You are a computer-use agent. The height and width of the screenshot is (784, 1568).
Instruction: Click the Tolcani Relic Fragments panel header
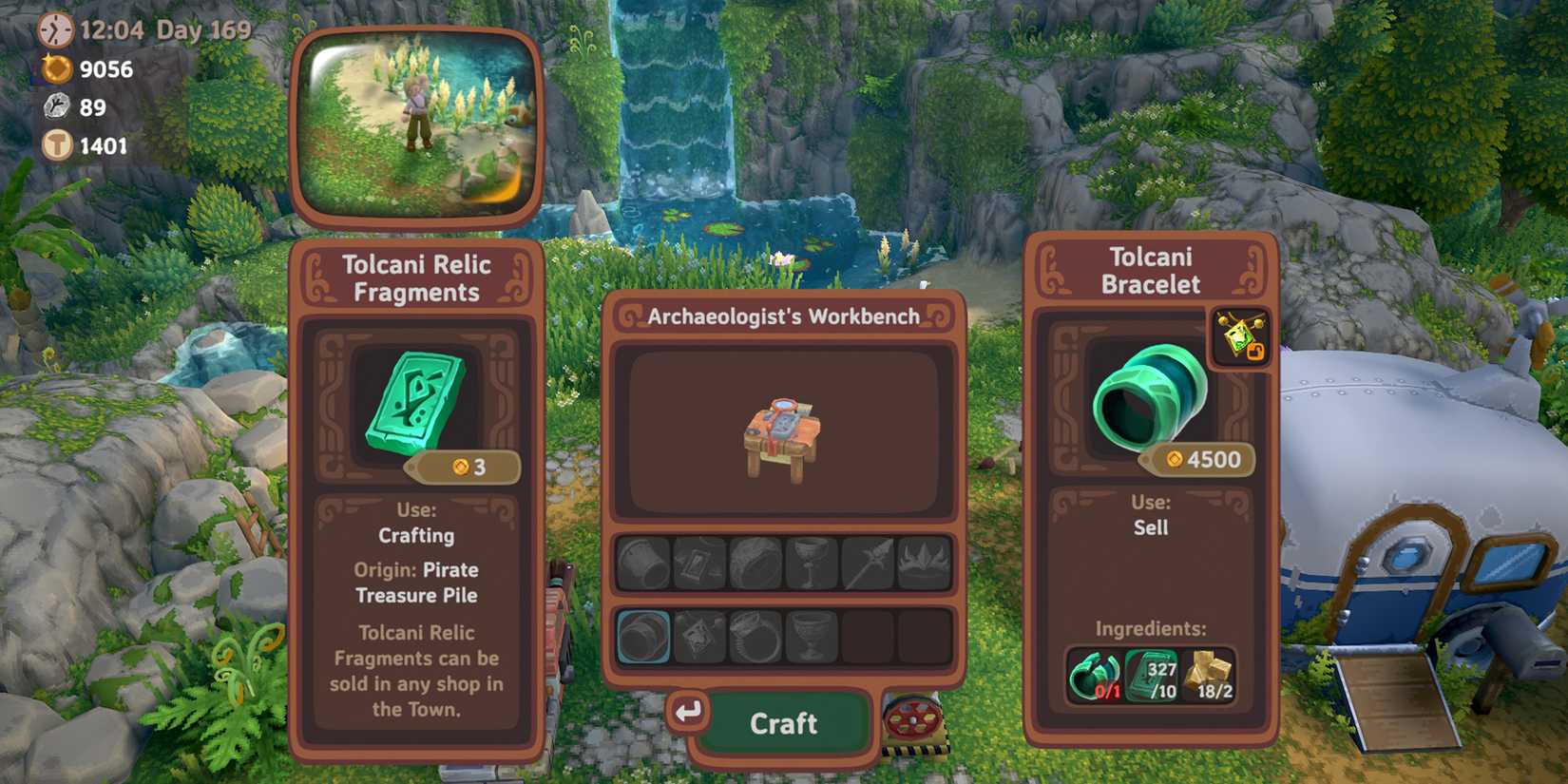coord(417,278)
